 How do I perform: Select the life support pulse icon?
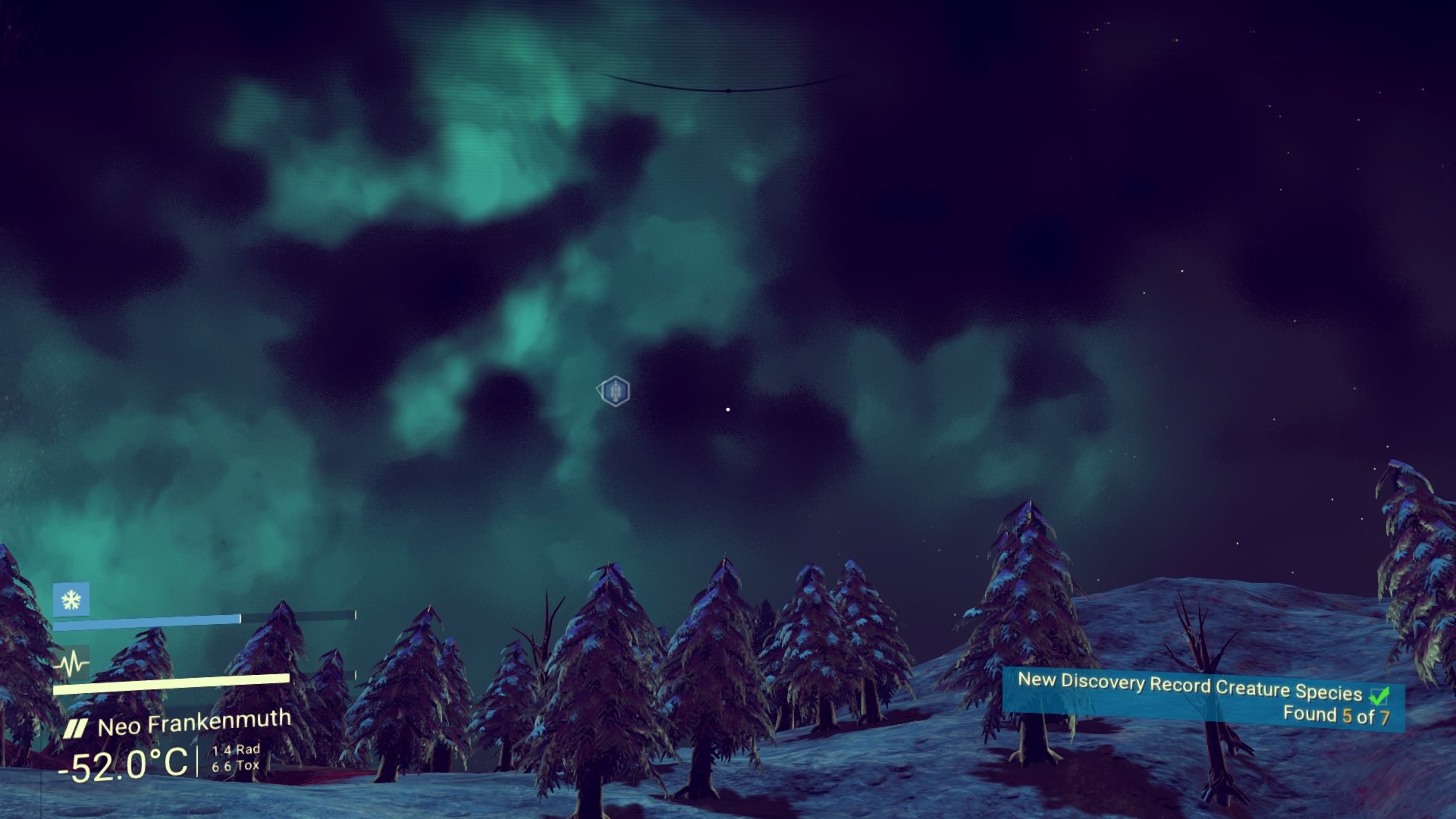(x=73, y=665)
